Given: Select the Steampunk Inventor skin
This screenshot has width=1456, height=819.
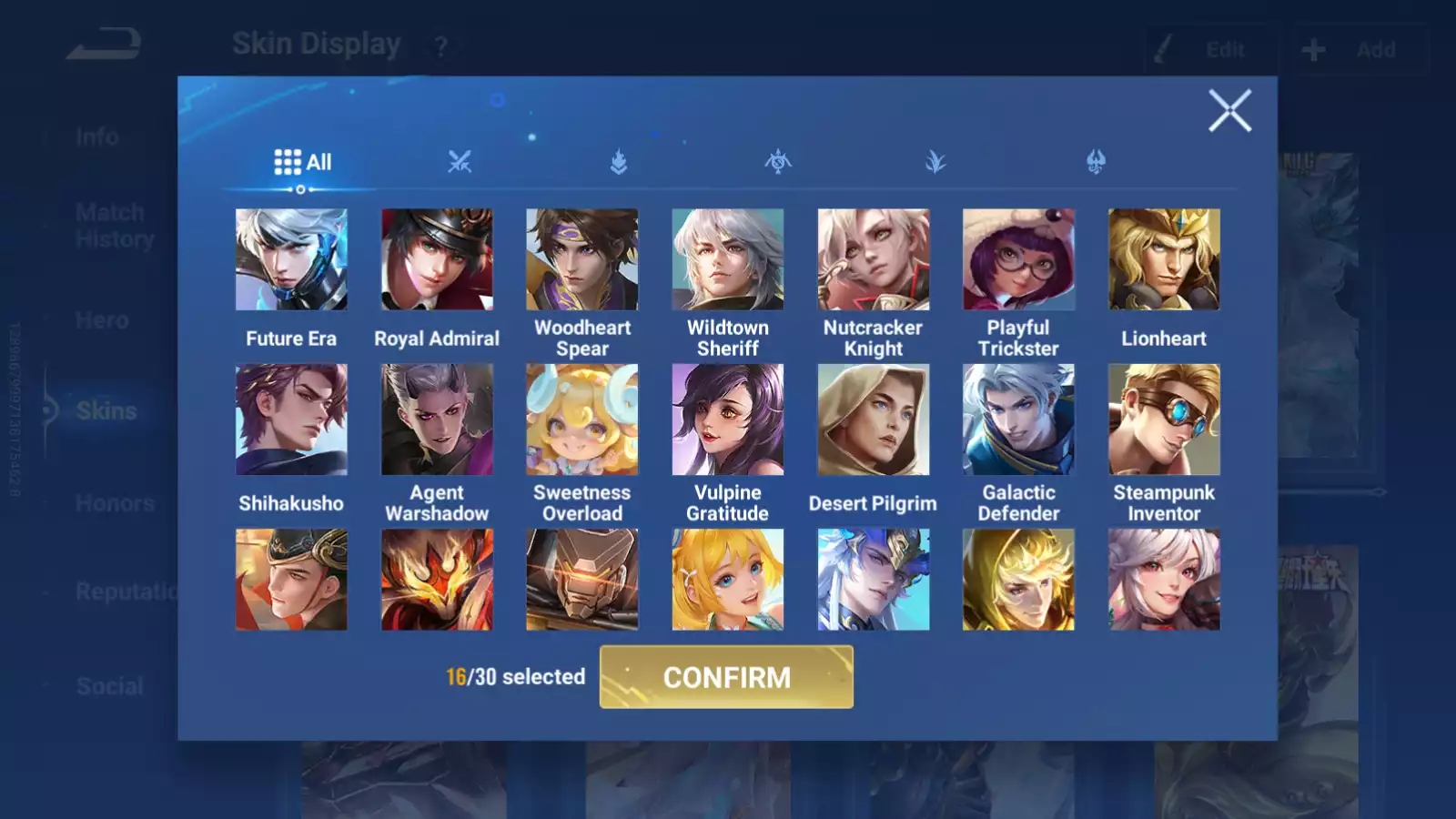Looking at the screenshot, I should tap(1164, 420).
